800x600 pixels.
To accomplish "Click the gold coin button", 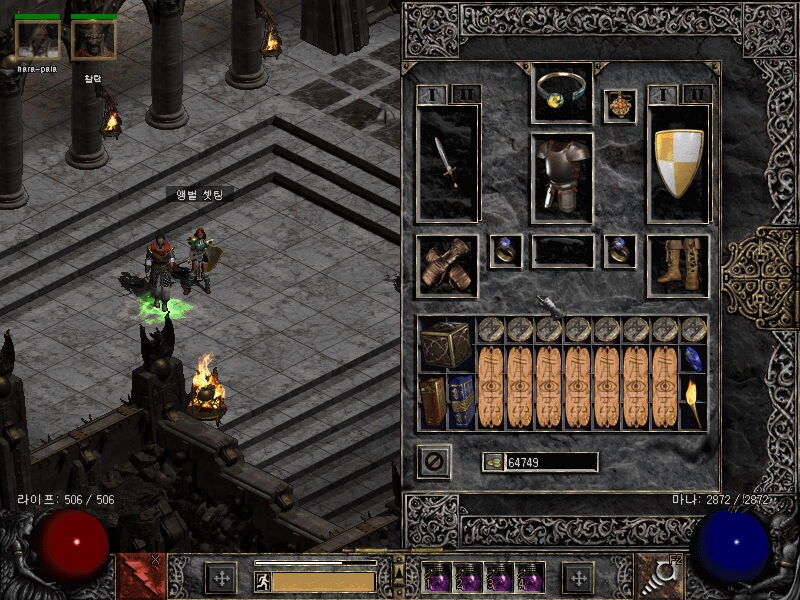I will pos(492,461).
